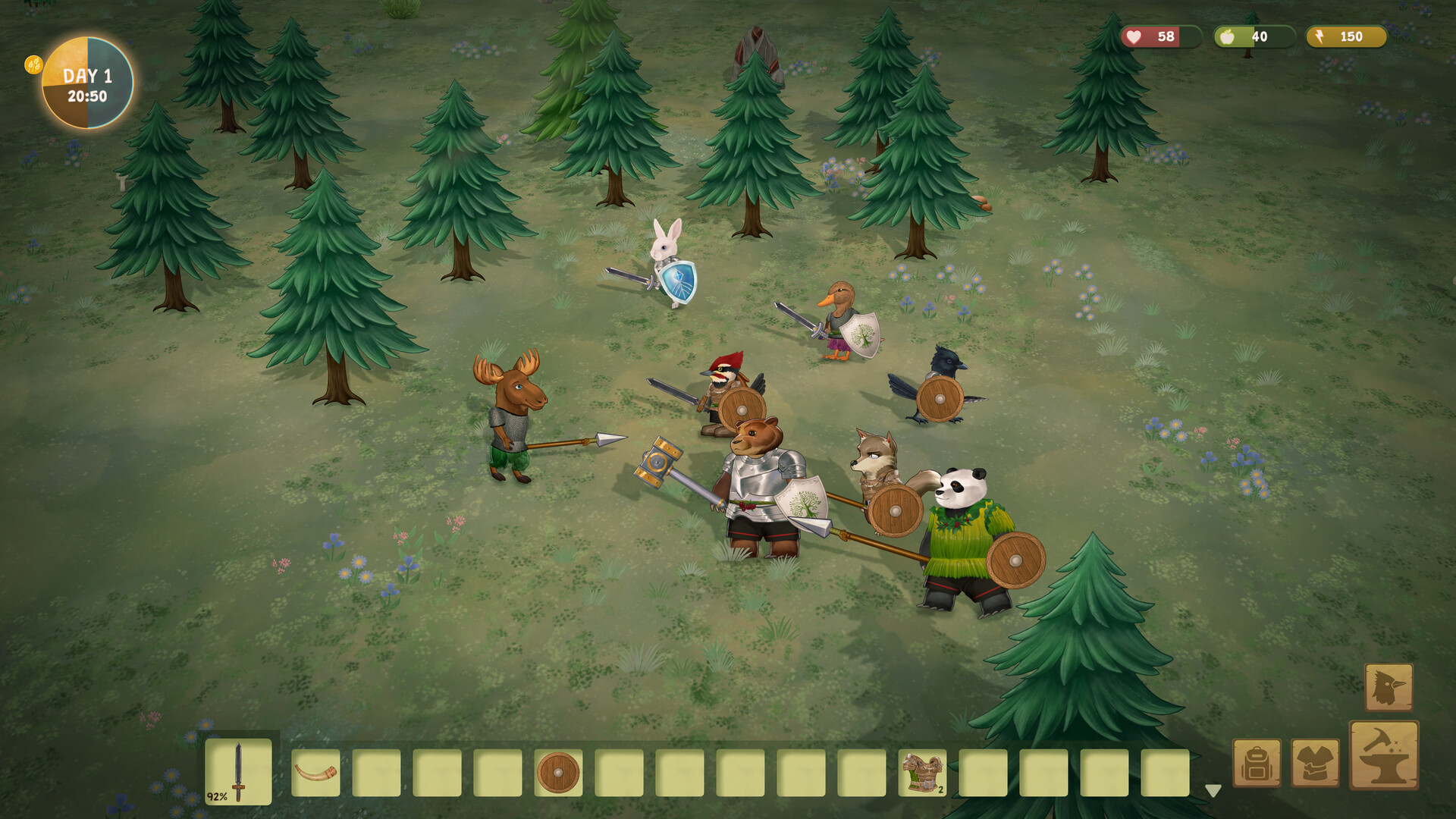Open the bird head companions button
This screenshot has width=1456, height=819.
click(x=1389, y=687)
